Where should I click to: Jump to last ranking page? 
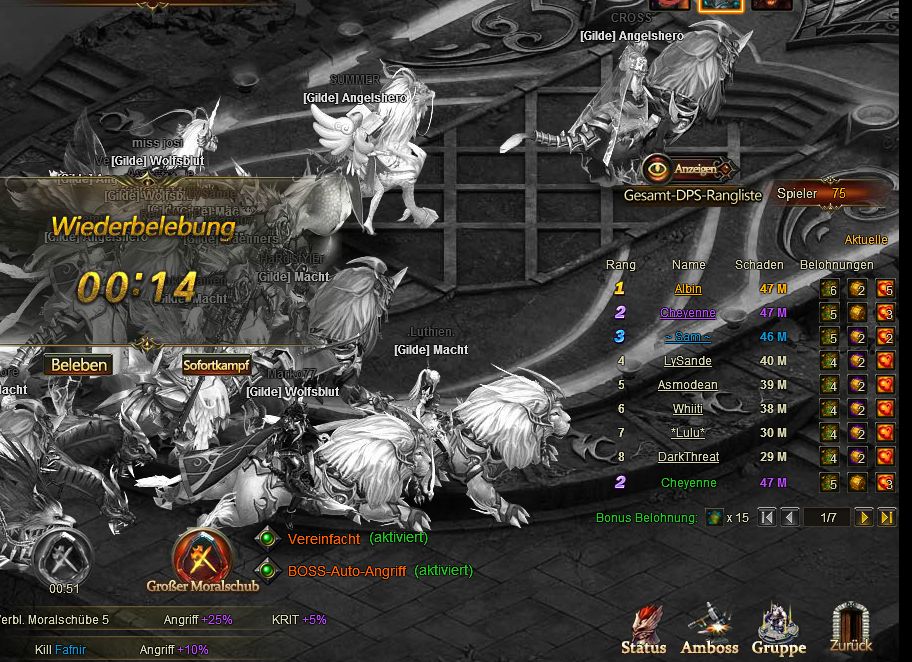[887, 517]
